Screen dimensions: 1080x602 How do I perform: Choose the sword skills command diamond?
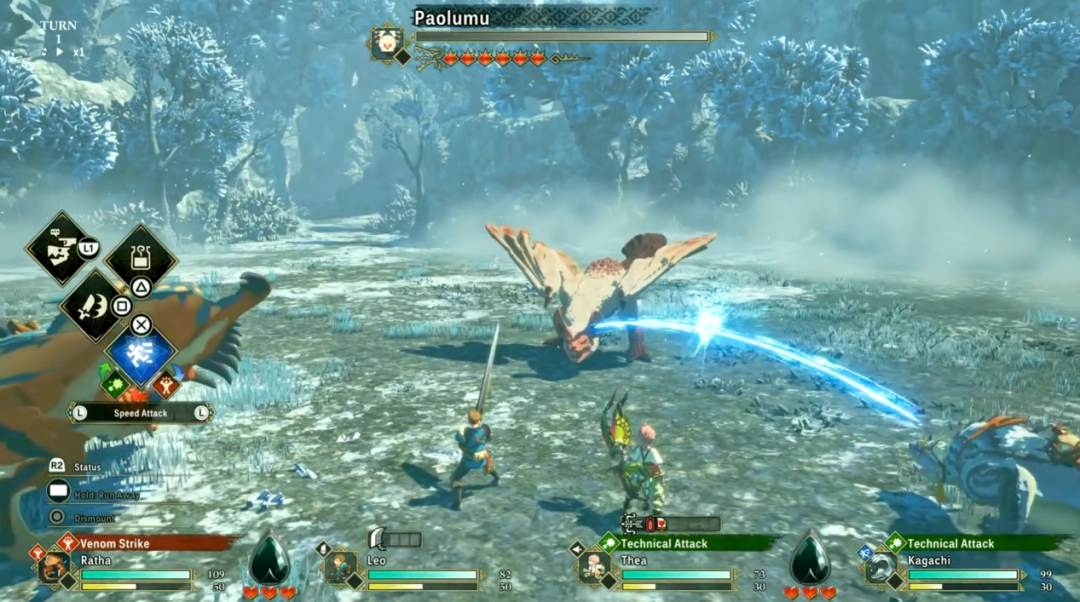94,306
